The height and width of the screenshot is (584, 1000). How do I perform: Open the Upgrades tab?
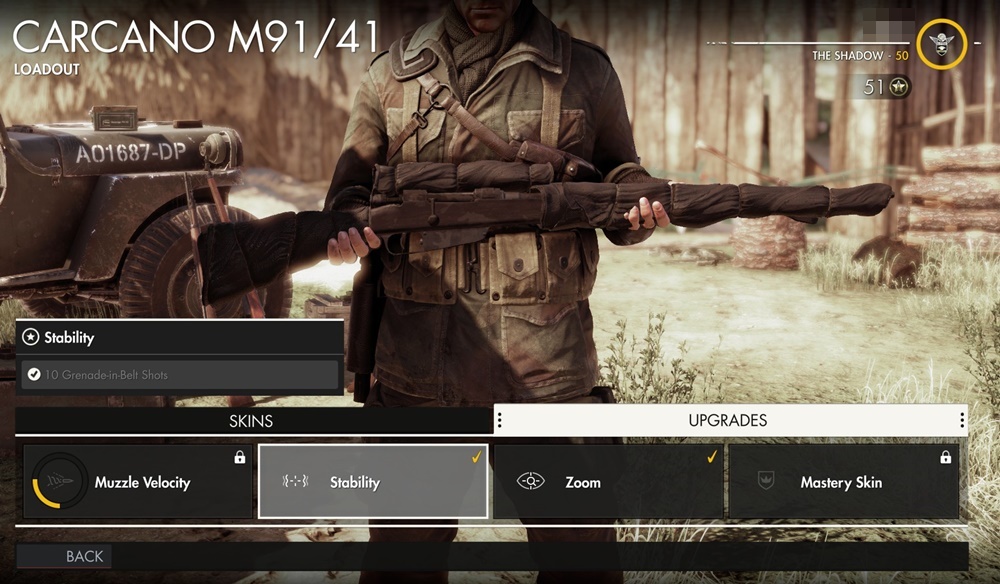pos(728,420)
